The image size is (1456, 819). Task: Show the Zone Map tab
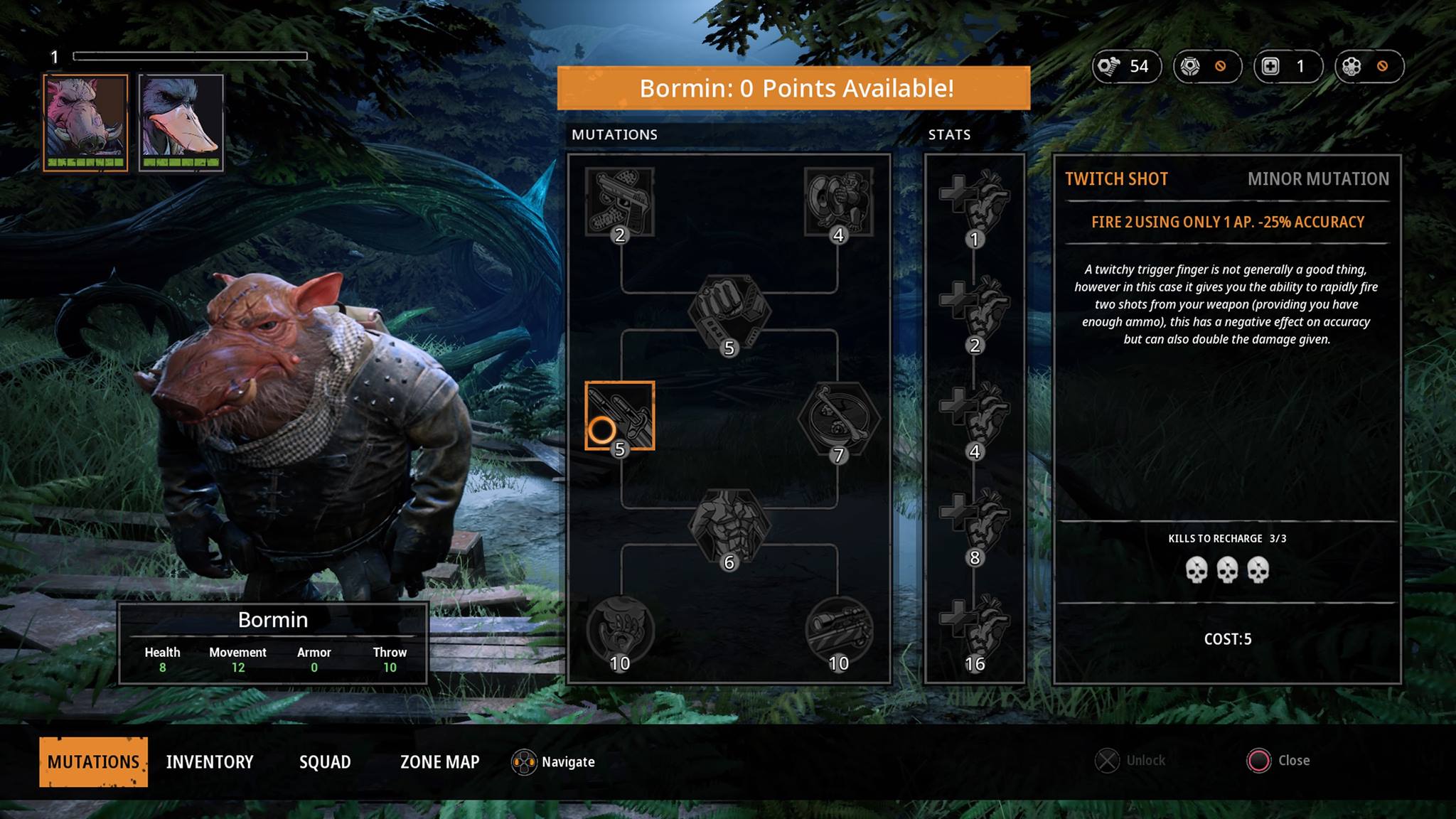440,761
